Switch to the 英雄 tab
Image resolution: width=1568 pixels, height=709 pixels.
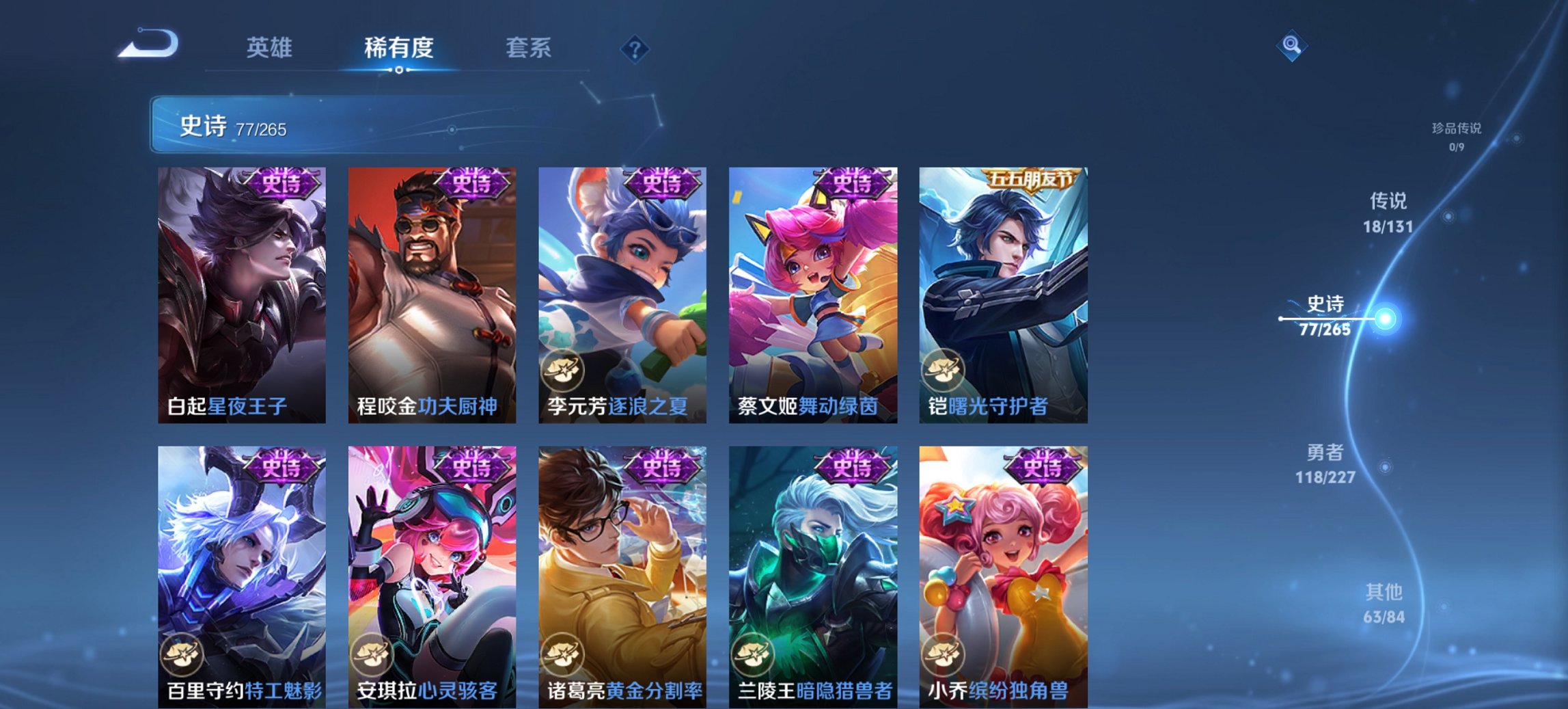click(x=271, y=48)
